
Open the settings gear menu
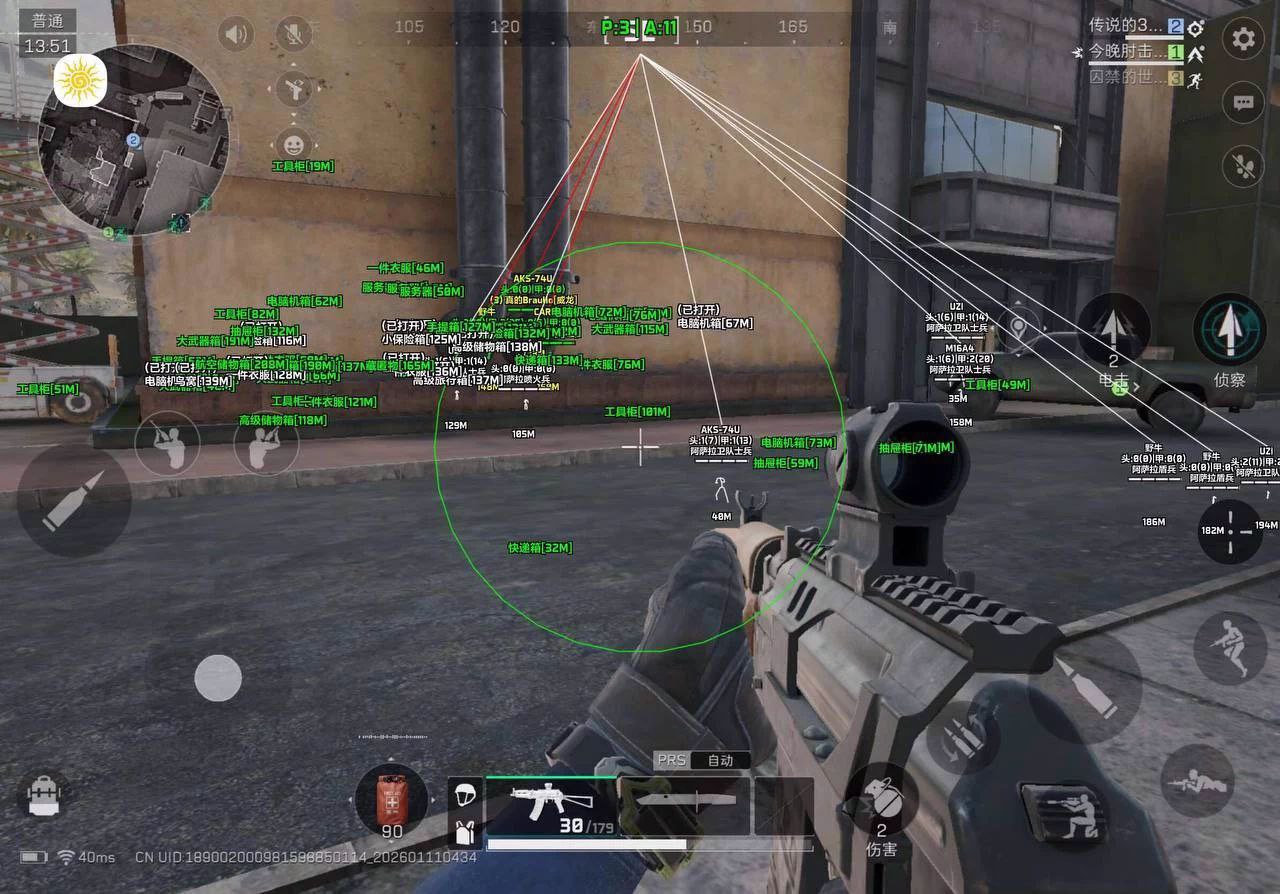1243,39
